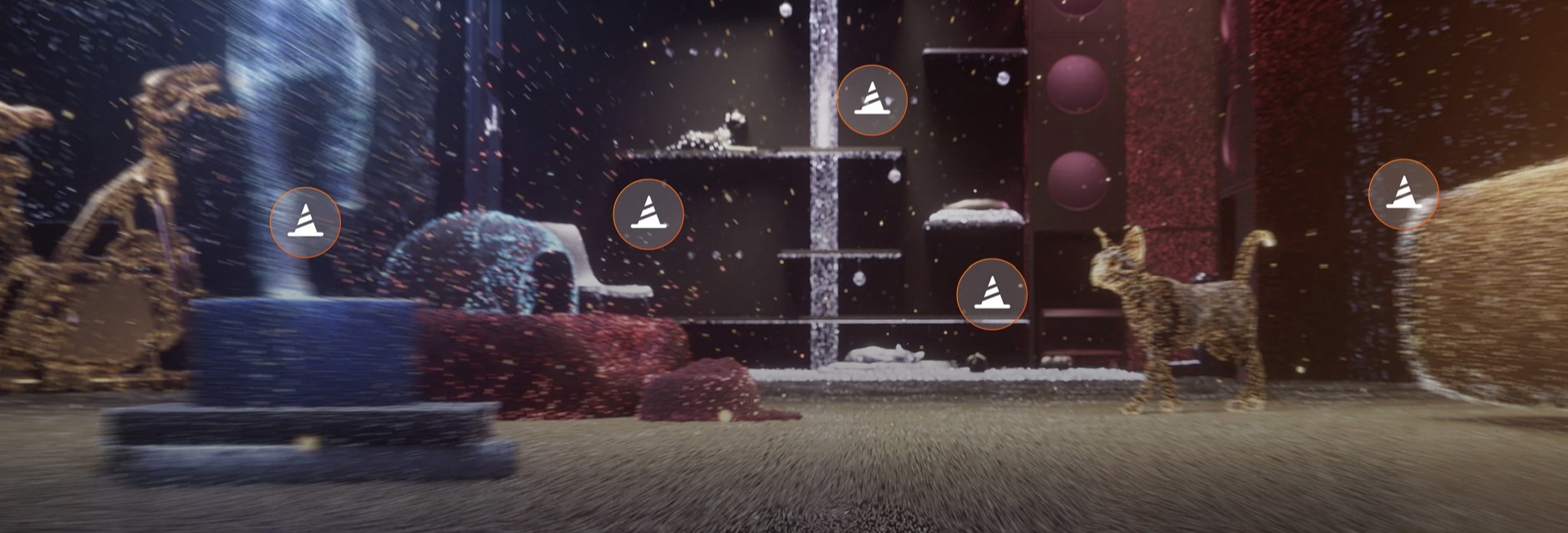Open the cone hotspot on the blue statue
Screen dimensions: 1568x533
pyautogui.click(x=305, y=222)
